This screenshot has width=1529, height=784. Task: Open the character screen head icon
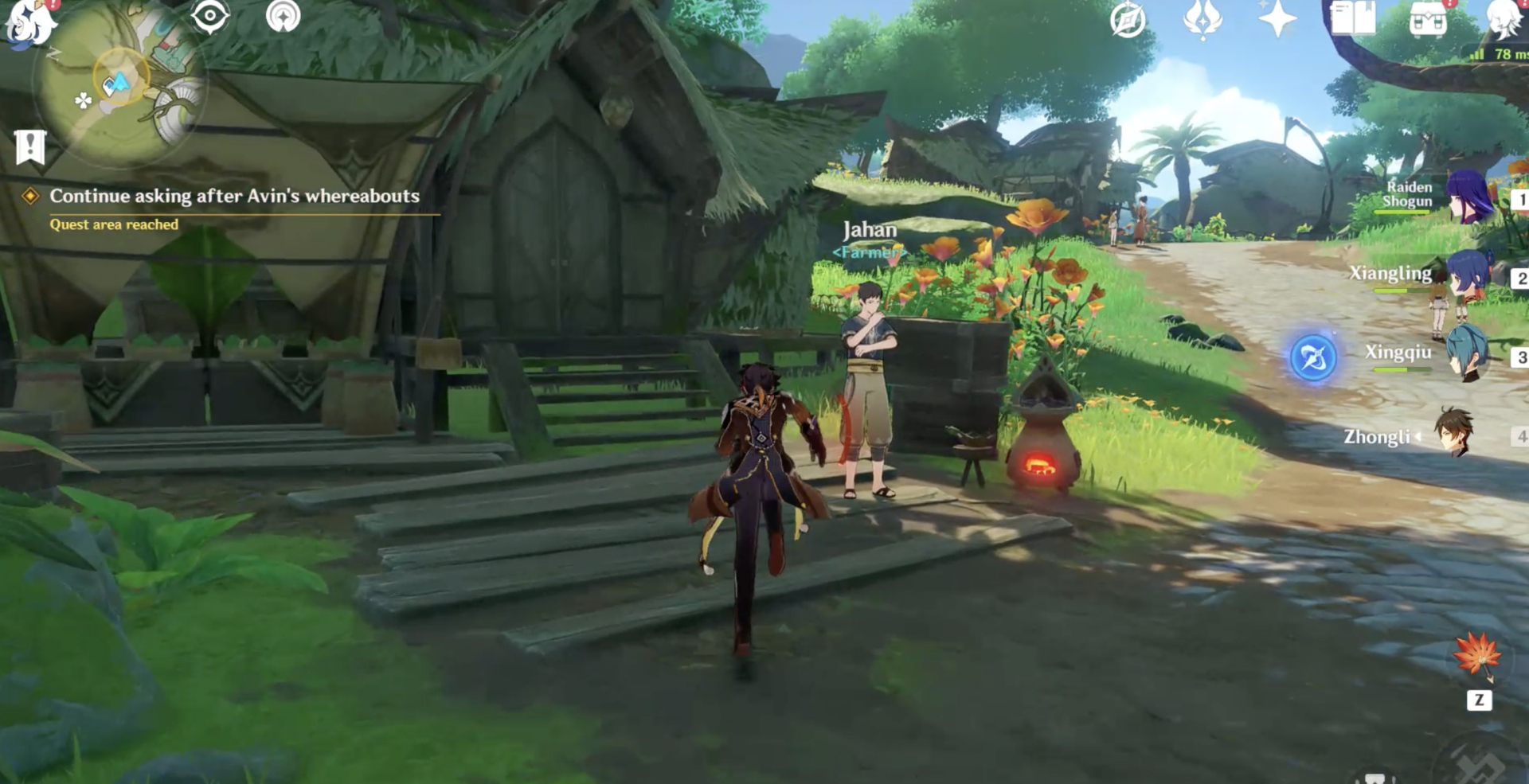(x=1504, y=19)
